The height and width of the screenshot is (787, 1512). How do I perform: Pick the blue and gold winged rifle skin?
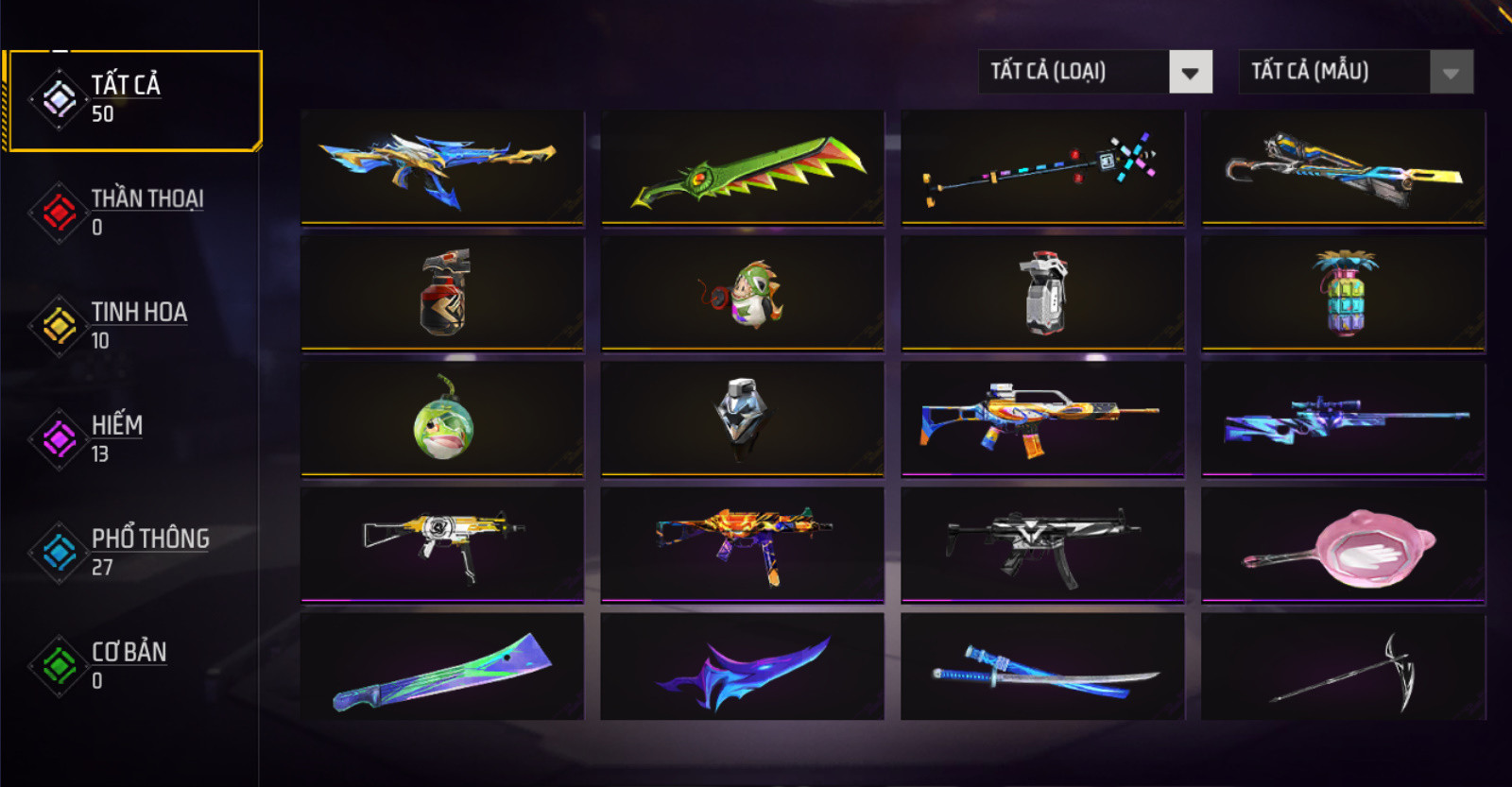pos(442,168)
